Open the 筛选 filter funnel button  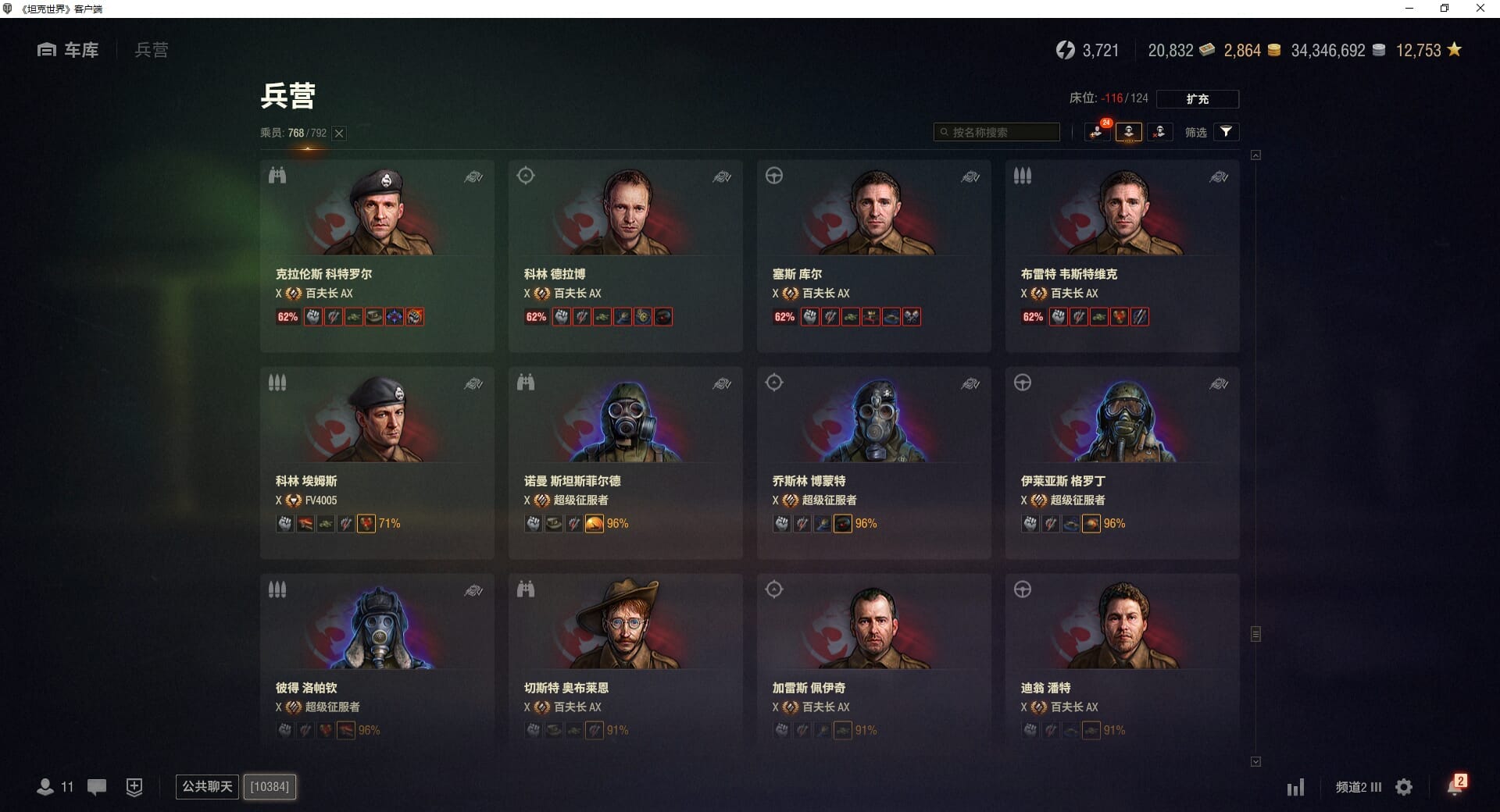click(1226, 132)
